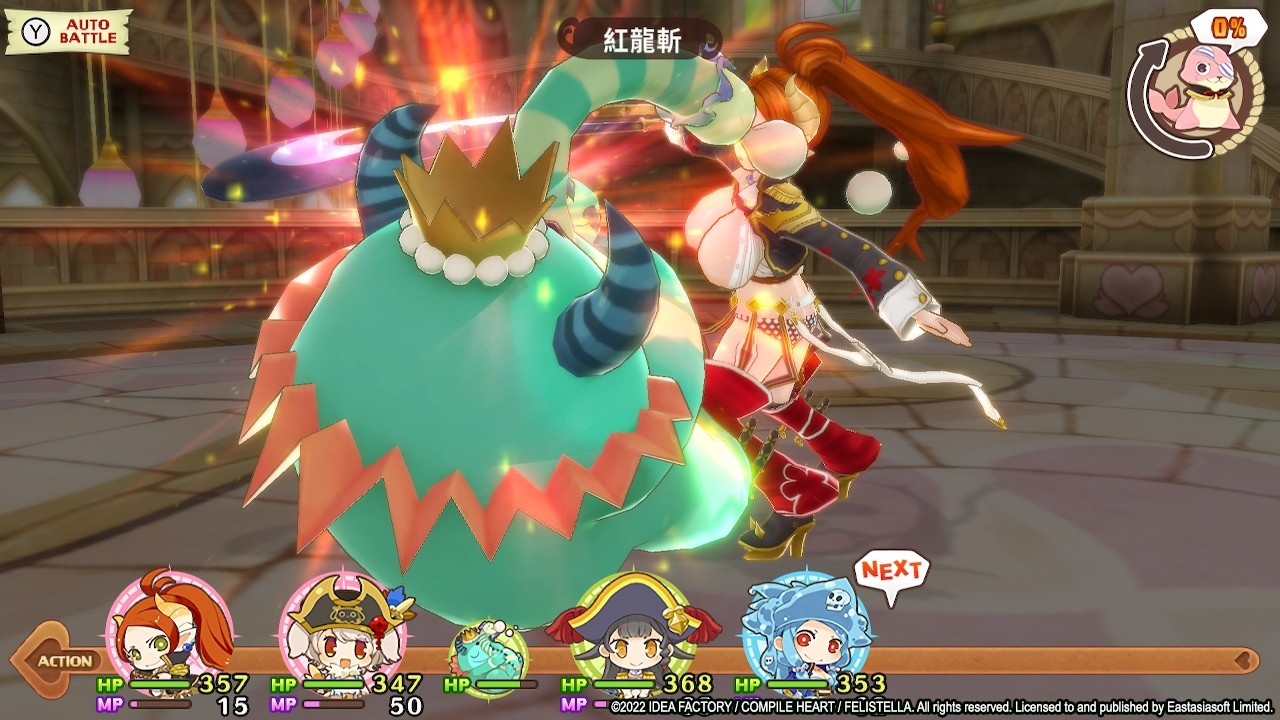Screen dimensions: 1280x720
Task: Click the first character's HP bar
Action: coord(160,682)
